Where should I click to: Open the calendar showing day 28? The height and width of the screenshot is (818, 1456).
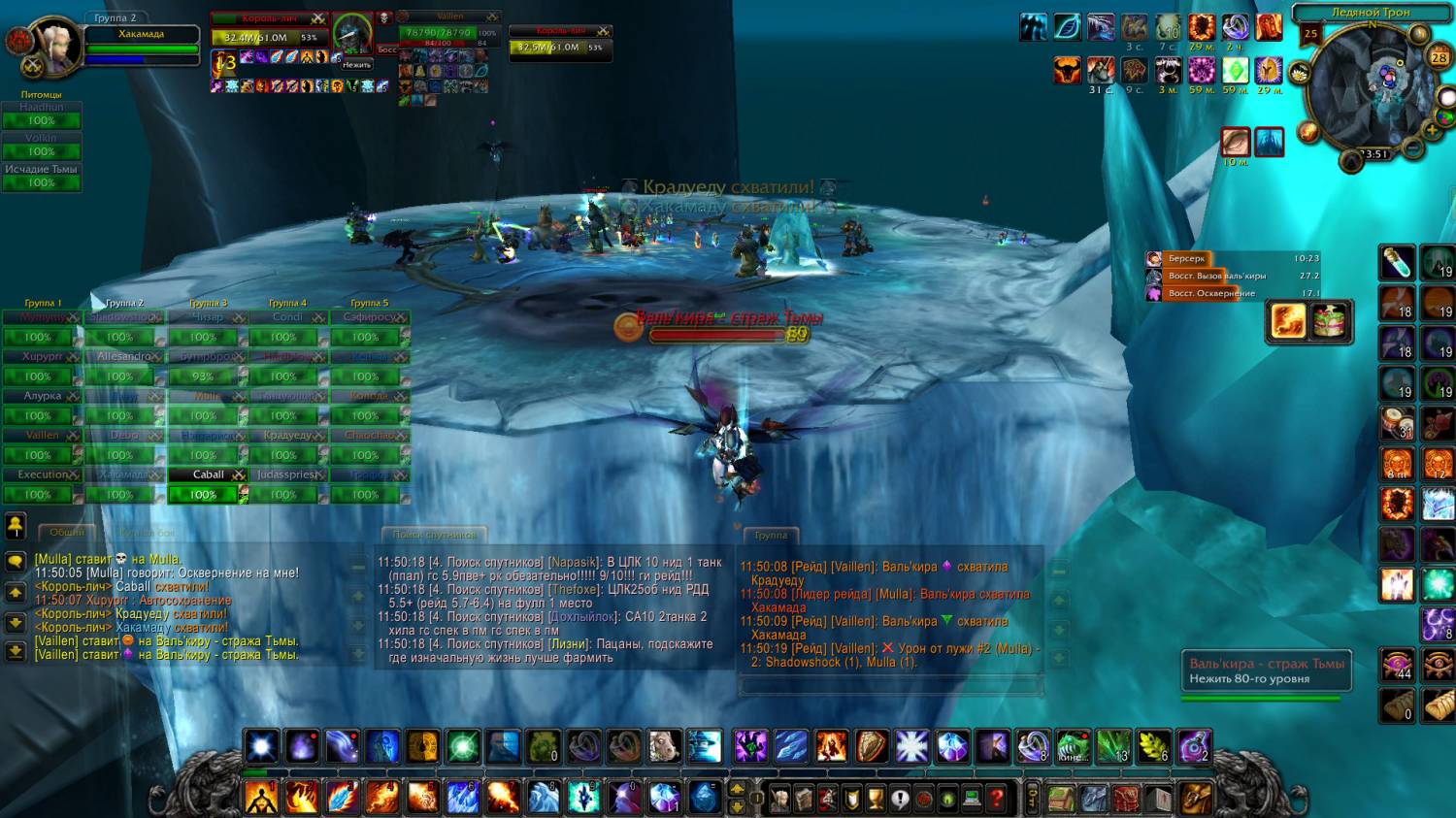click(1439, 57)
